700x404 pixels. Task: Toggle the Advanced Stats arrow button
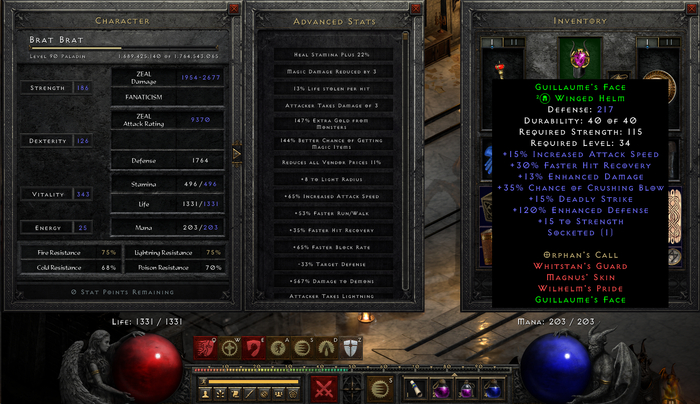[237, 153]
